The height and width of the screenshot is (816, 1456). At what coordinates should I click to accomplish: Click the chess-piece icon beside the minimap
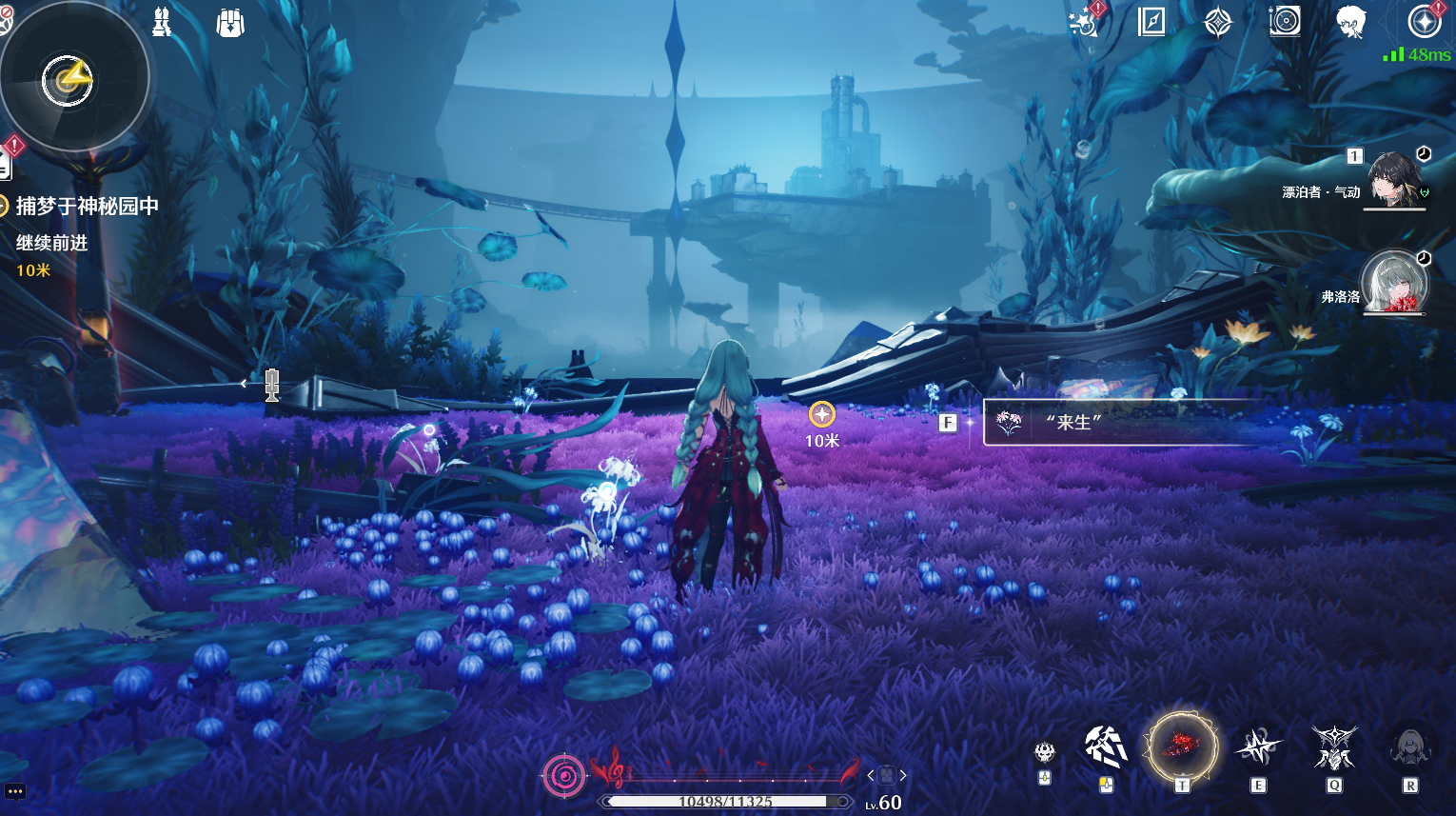163,22
